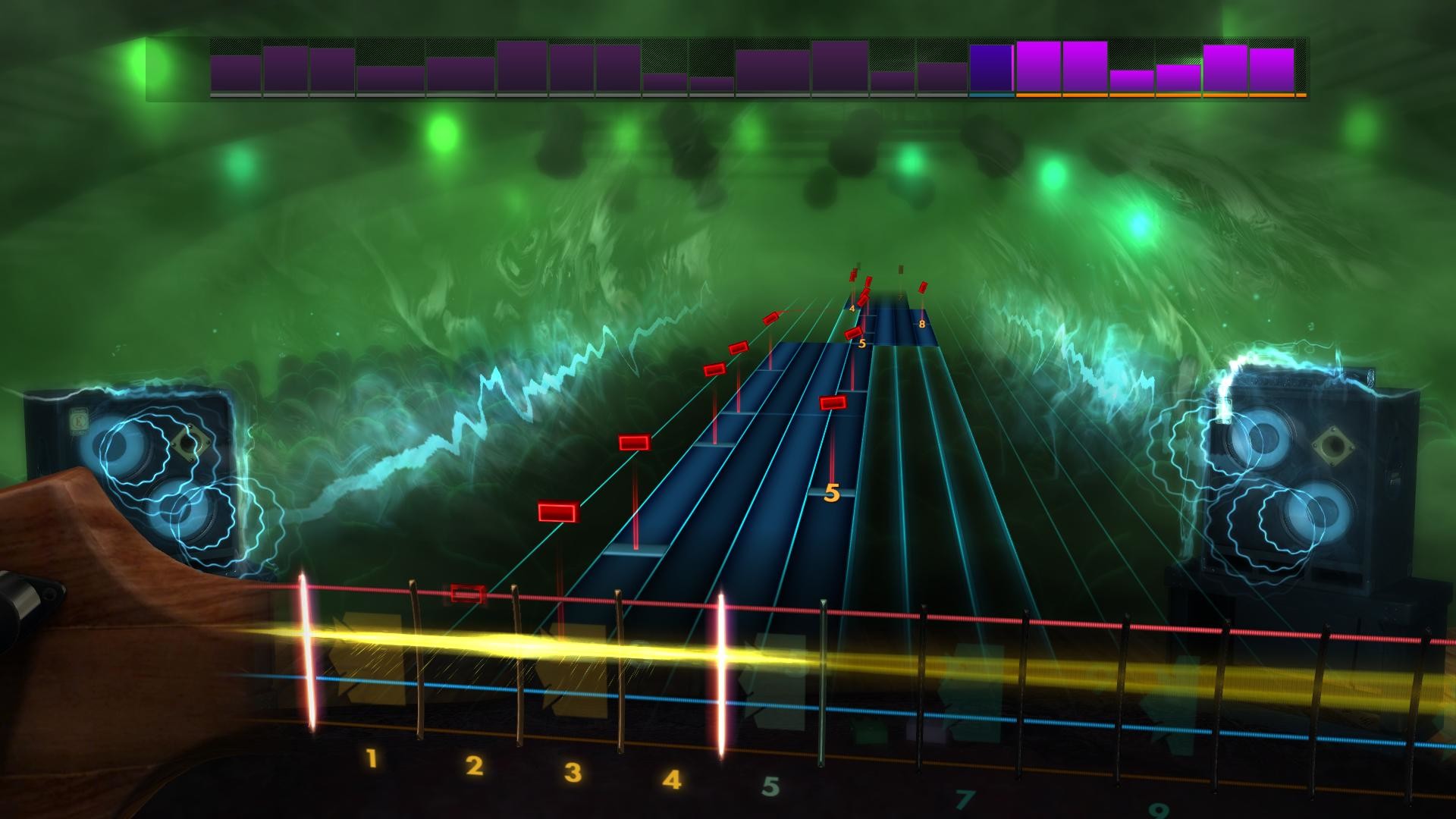Select the large orange fret indicator 5
This screenshot has width=1456, height=819.
tap(832, 492)
